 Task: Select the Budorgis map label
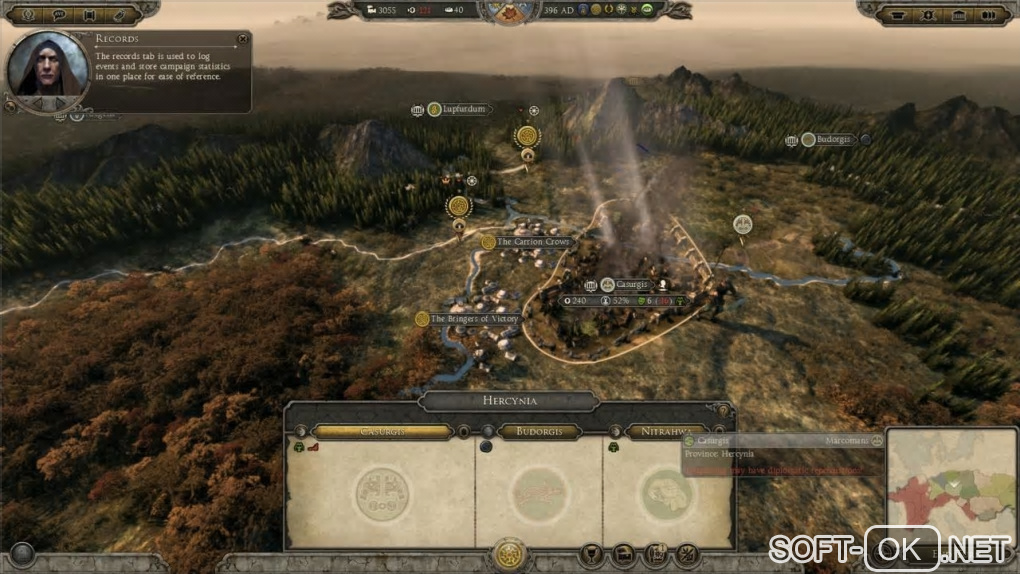coord(832,140)
